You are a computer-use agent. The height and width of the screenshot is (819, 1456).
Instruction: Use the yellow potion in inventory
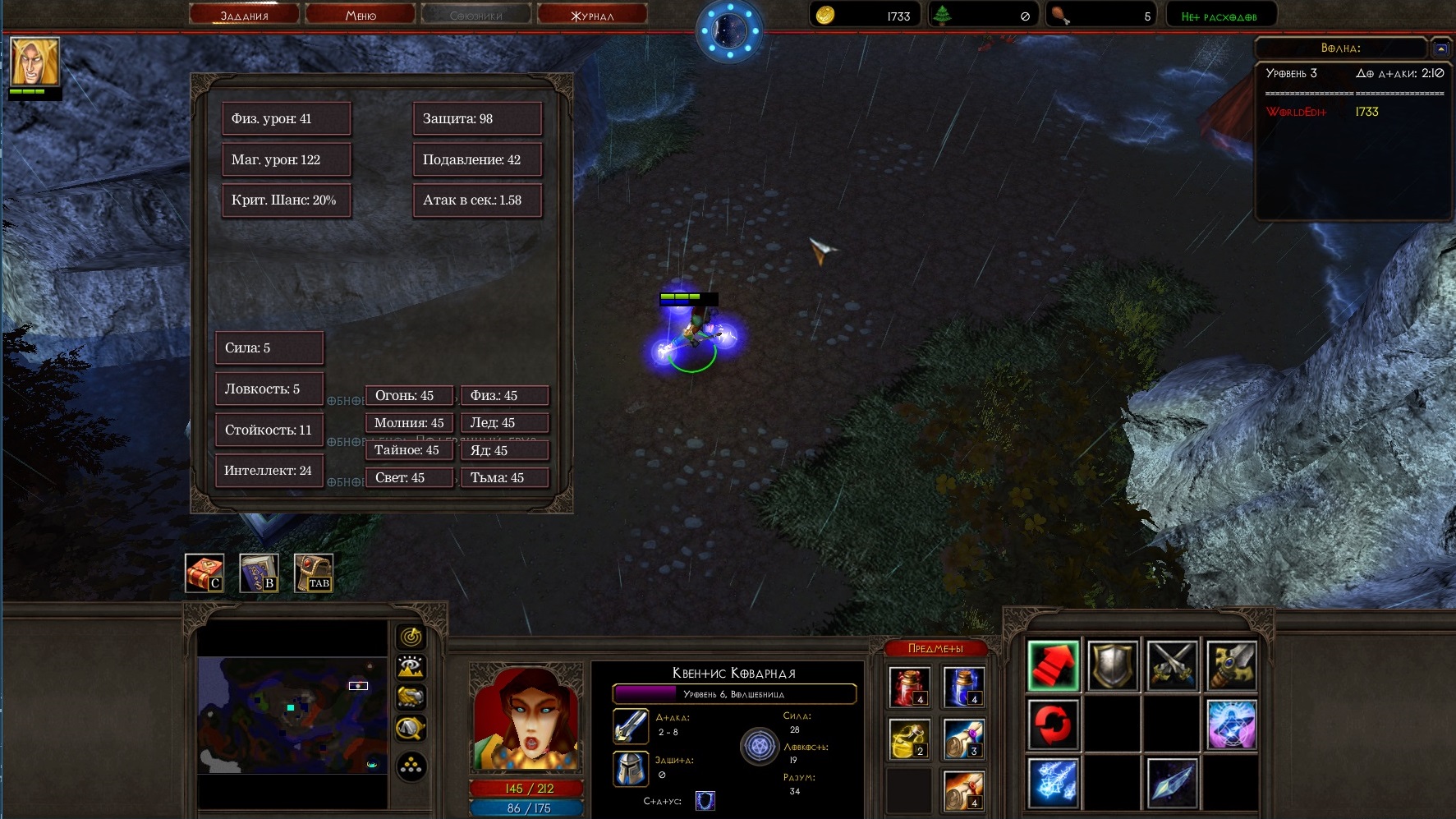909,738
